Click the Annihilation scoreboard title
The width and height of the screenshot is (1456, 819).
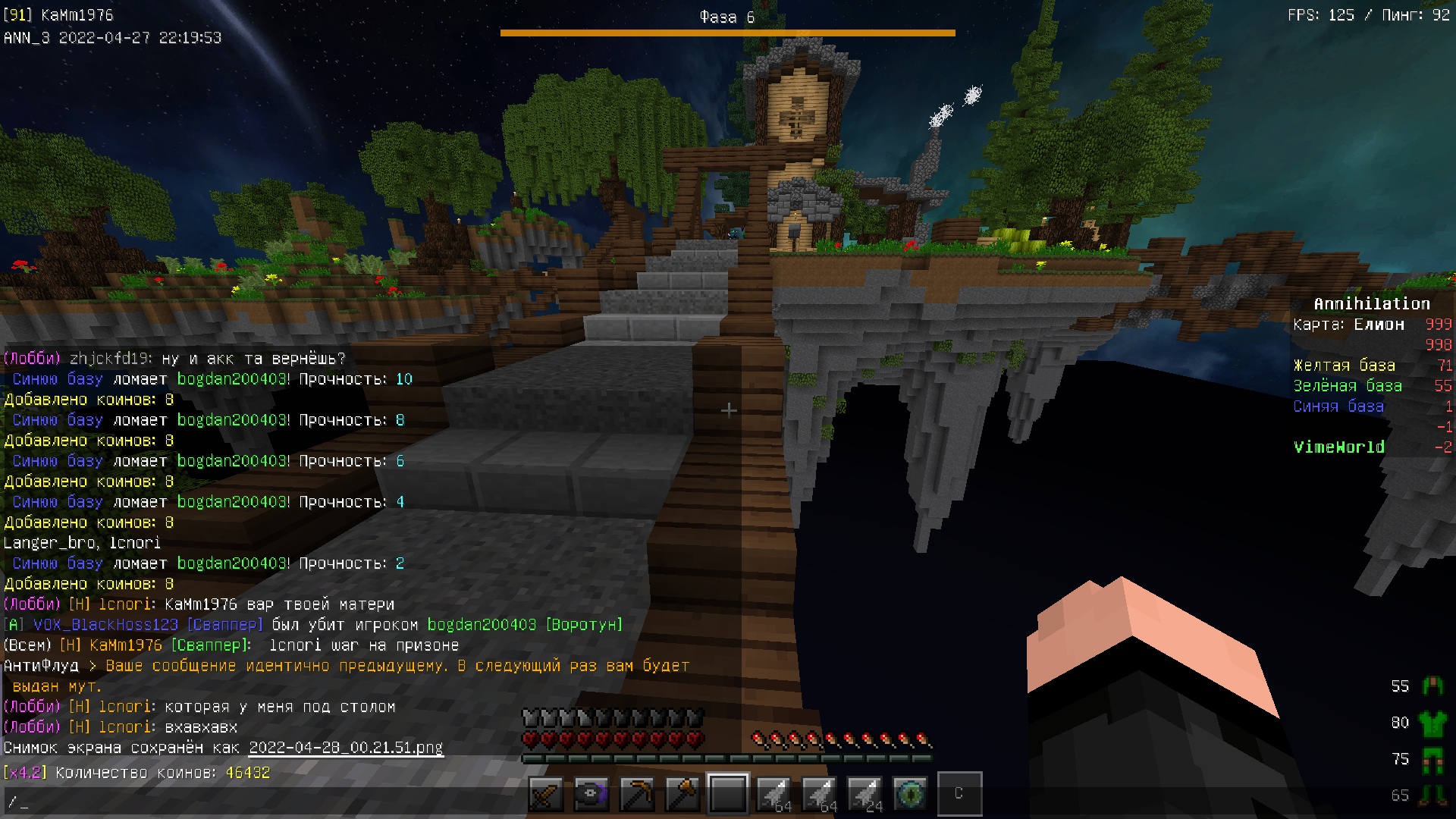pos(1371,303)
